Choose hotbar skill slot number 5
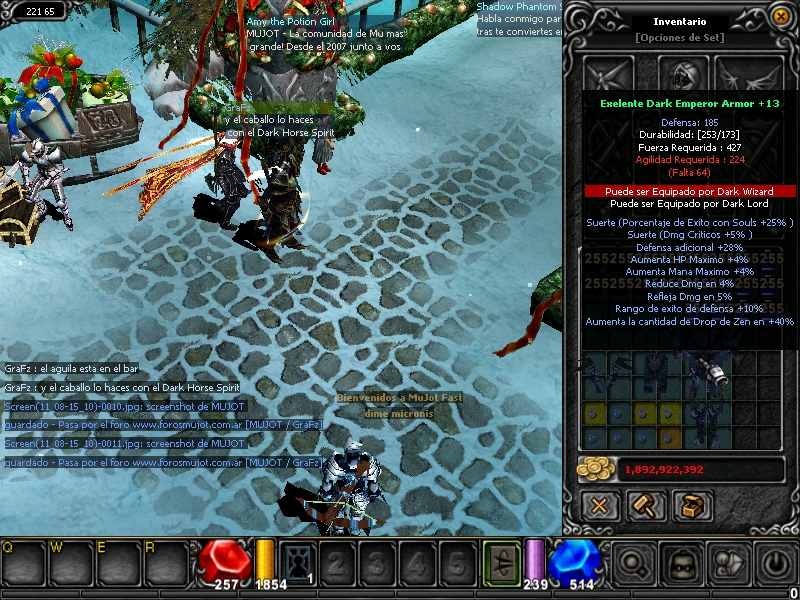The image size is (800, 600). 455,565
